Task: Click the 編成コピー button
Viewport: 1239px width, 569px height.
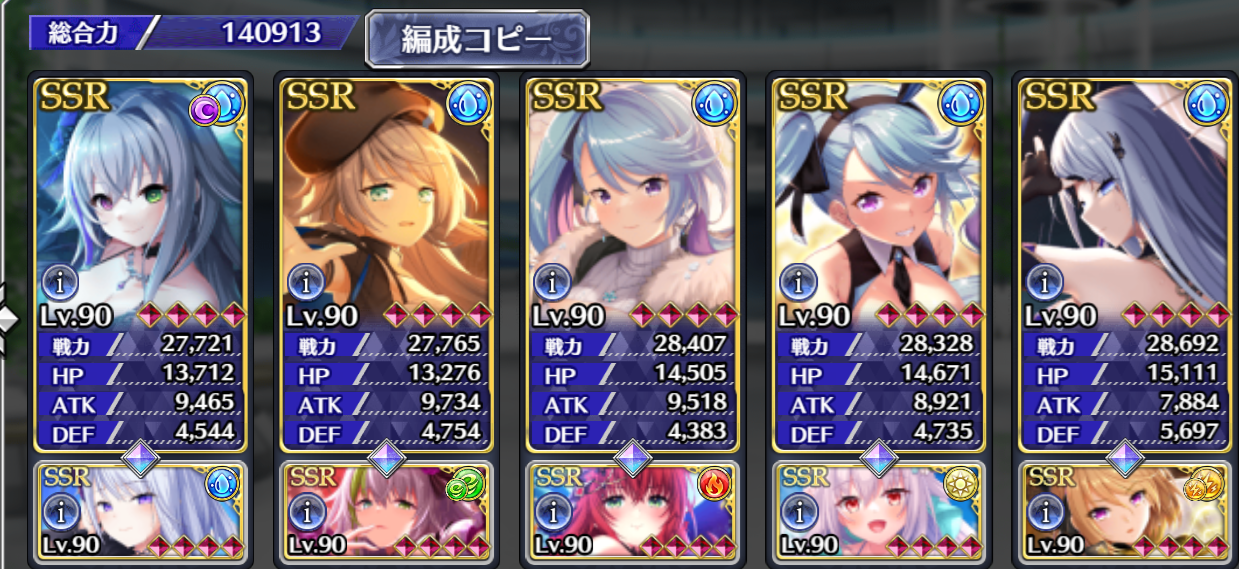Action: (476, 41)
